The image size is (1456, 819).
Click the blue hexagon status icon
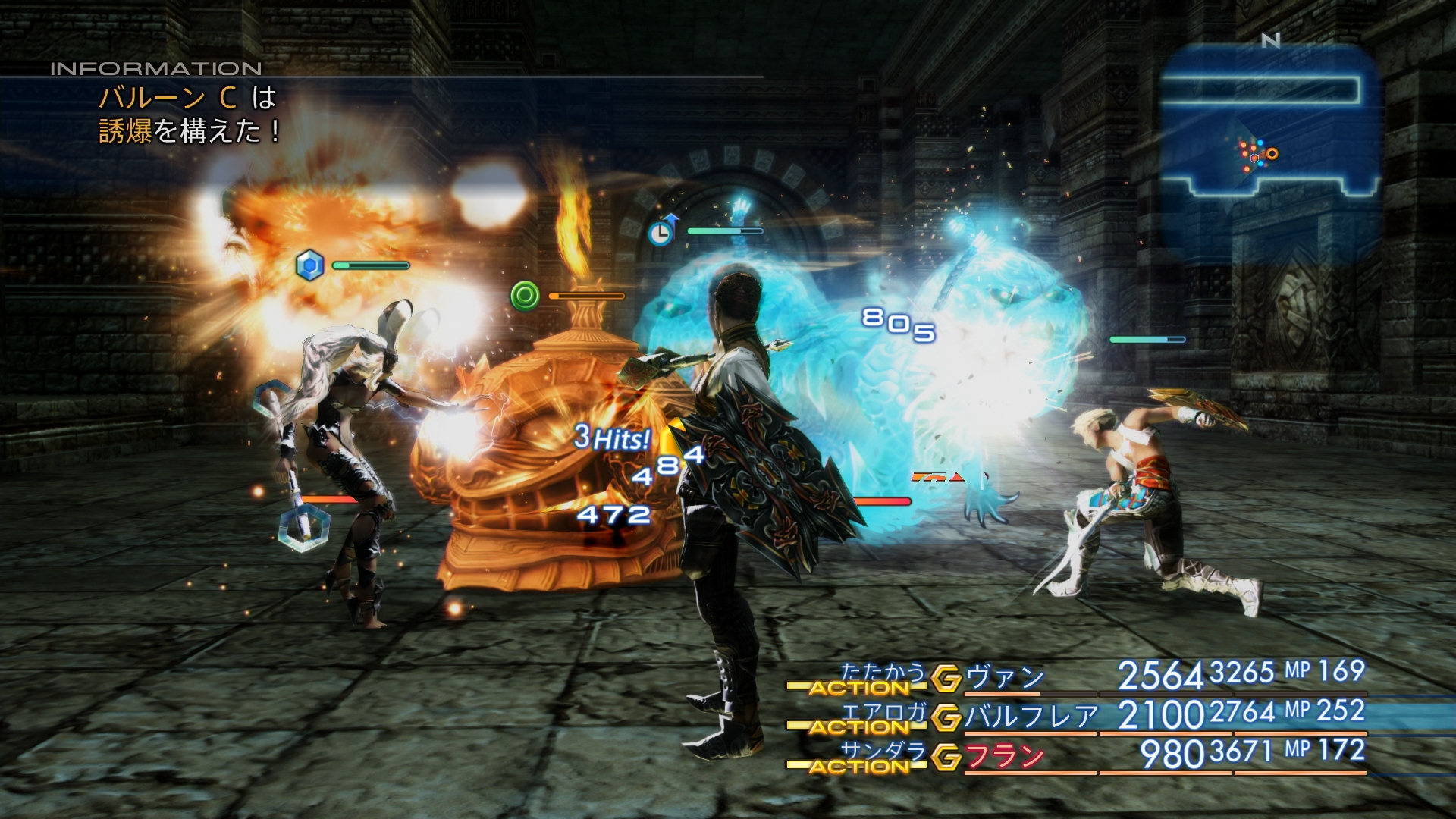pos(309,265)
